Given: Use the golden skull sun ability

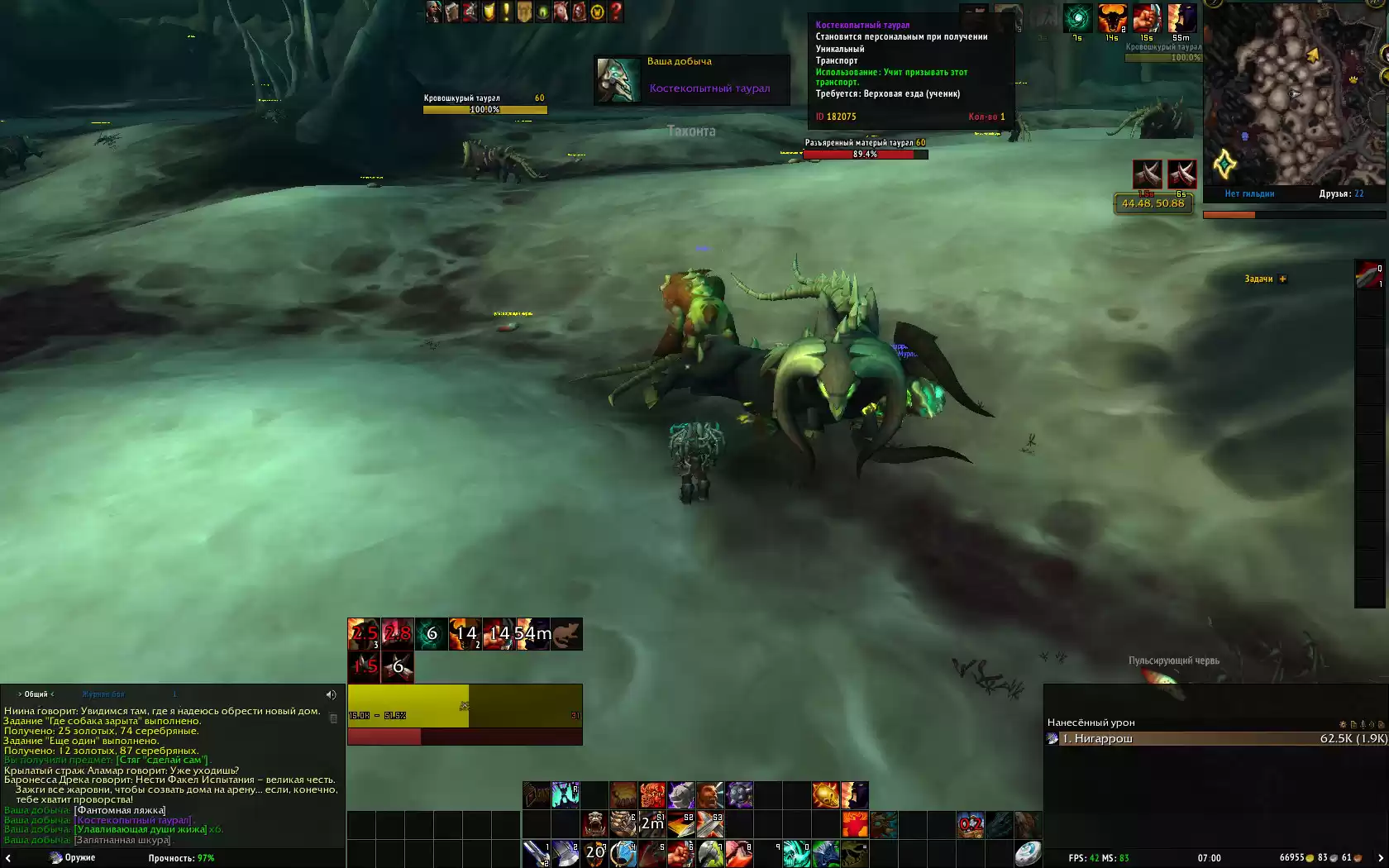Looking at the screenshot, I should [x=825, y=795].
